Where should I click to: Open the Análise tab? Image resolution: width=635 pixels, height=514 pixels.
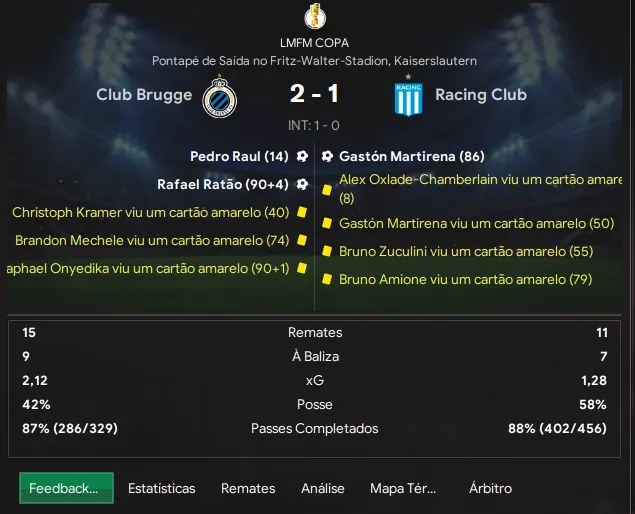[322, 488]
